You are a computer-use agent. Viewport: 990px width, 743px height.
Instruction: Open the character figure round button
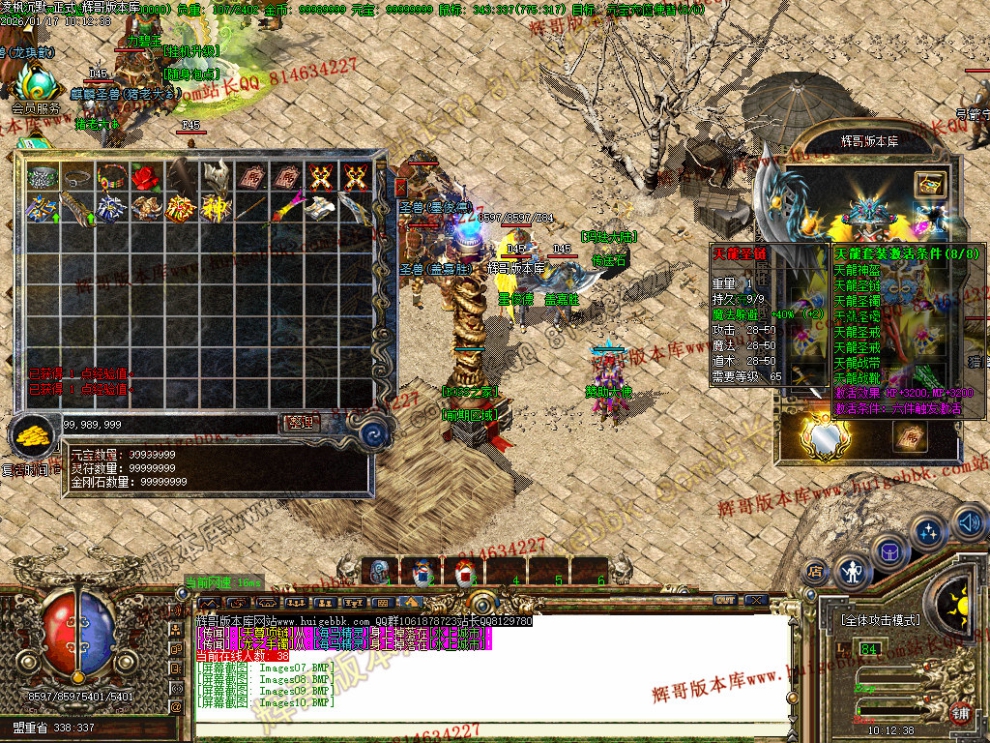coord(852,572)
